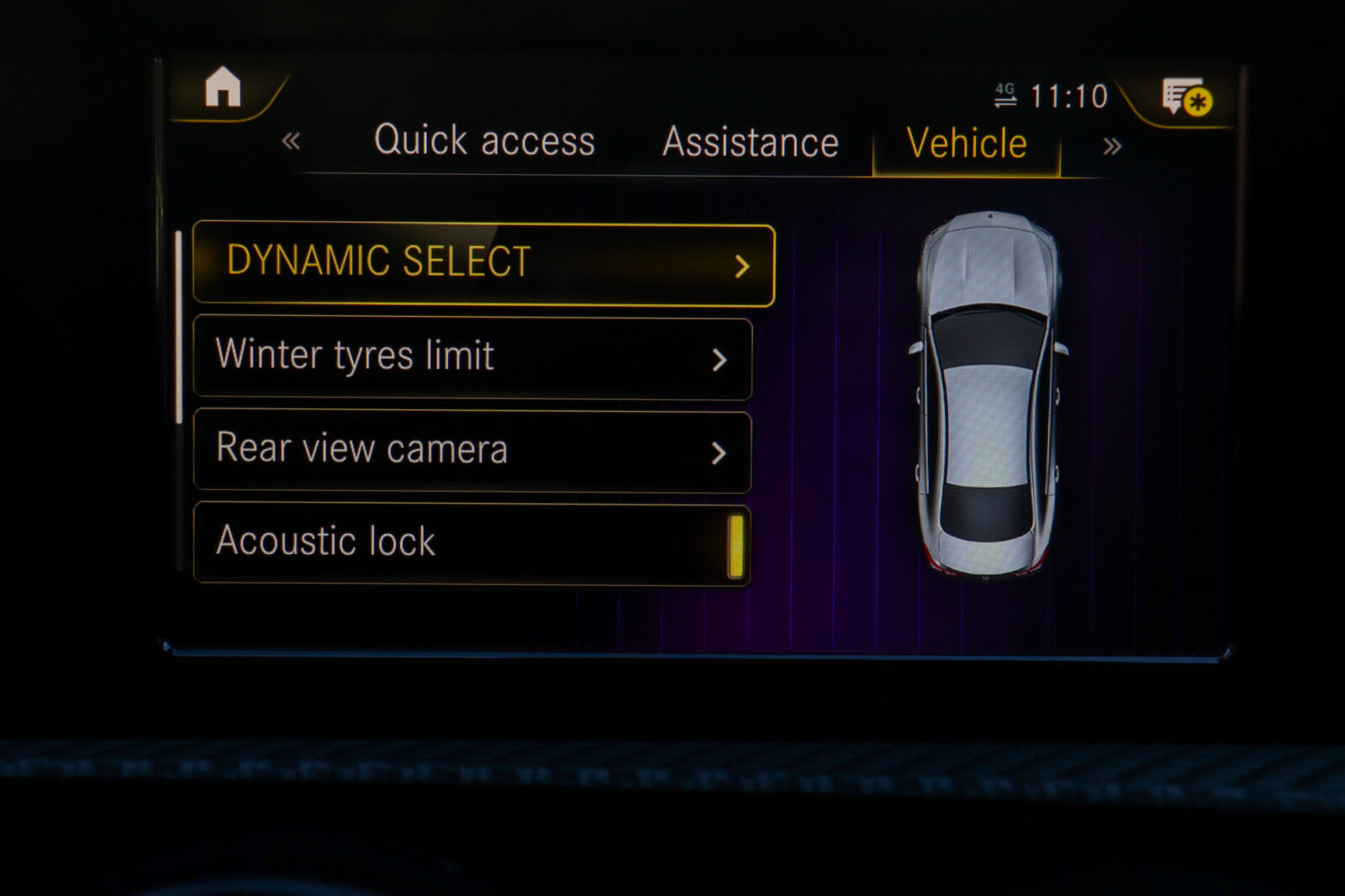Open the Assistance tab
1345x896 pixels.
point(750,142)
